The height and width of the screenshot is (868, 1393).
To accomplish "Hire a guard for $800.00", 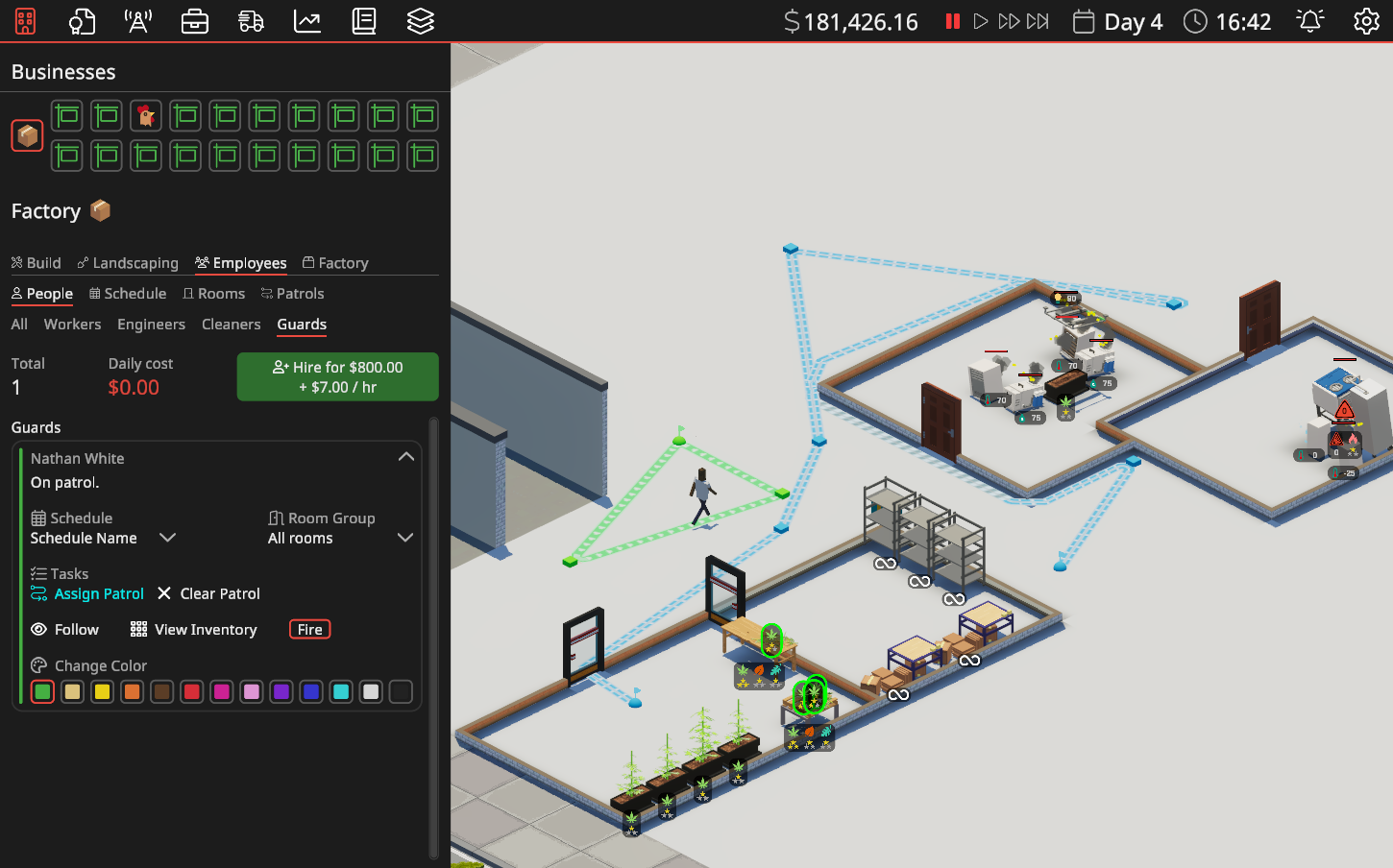I will pos(337,376).
